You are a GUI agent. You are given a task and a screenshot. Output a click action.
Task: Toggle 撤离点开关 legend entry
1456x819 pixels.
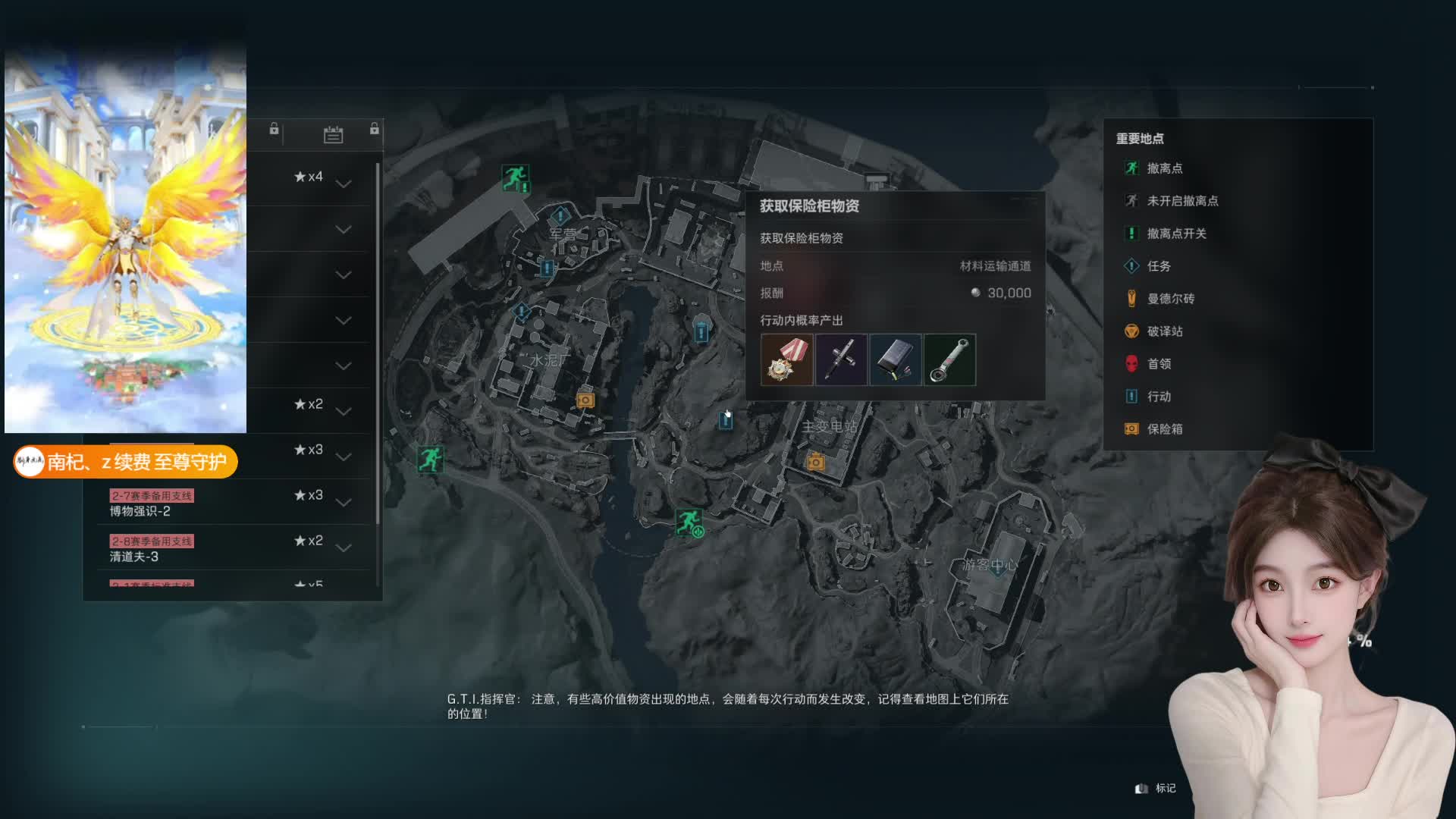click(x=1175, y=234)
